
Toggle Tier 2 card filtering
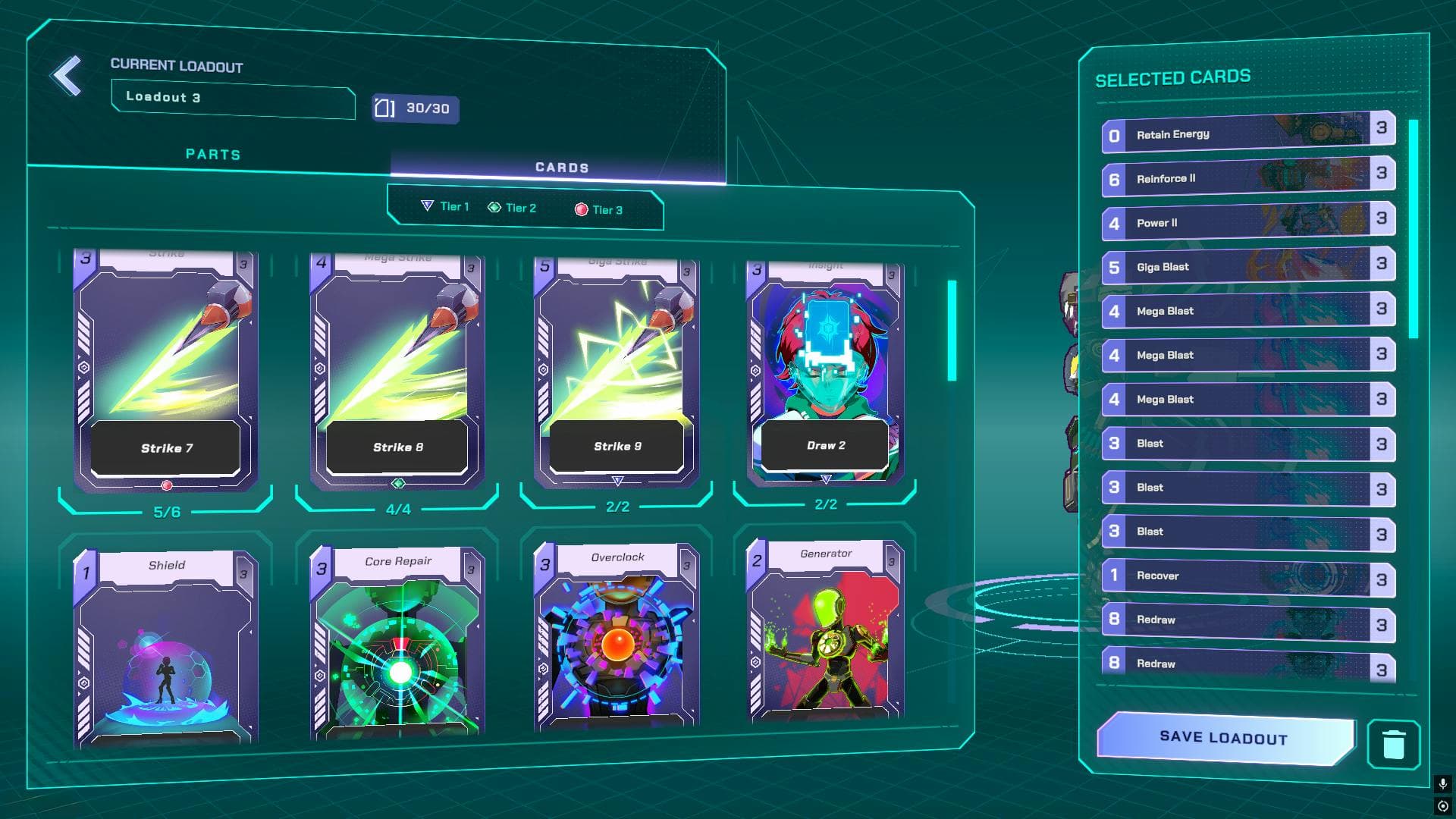tap(520, 207)
